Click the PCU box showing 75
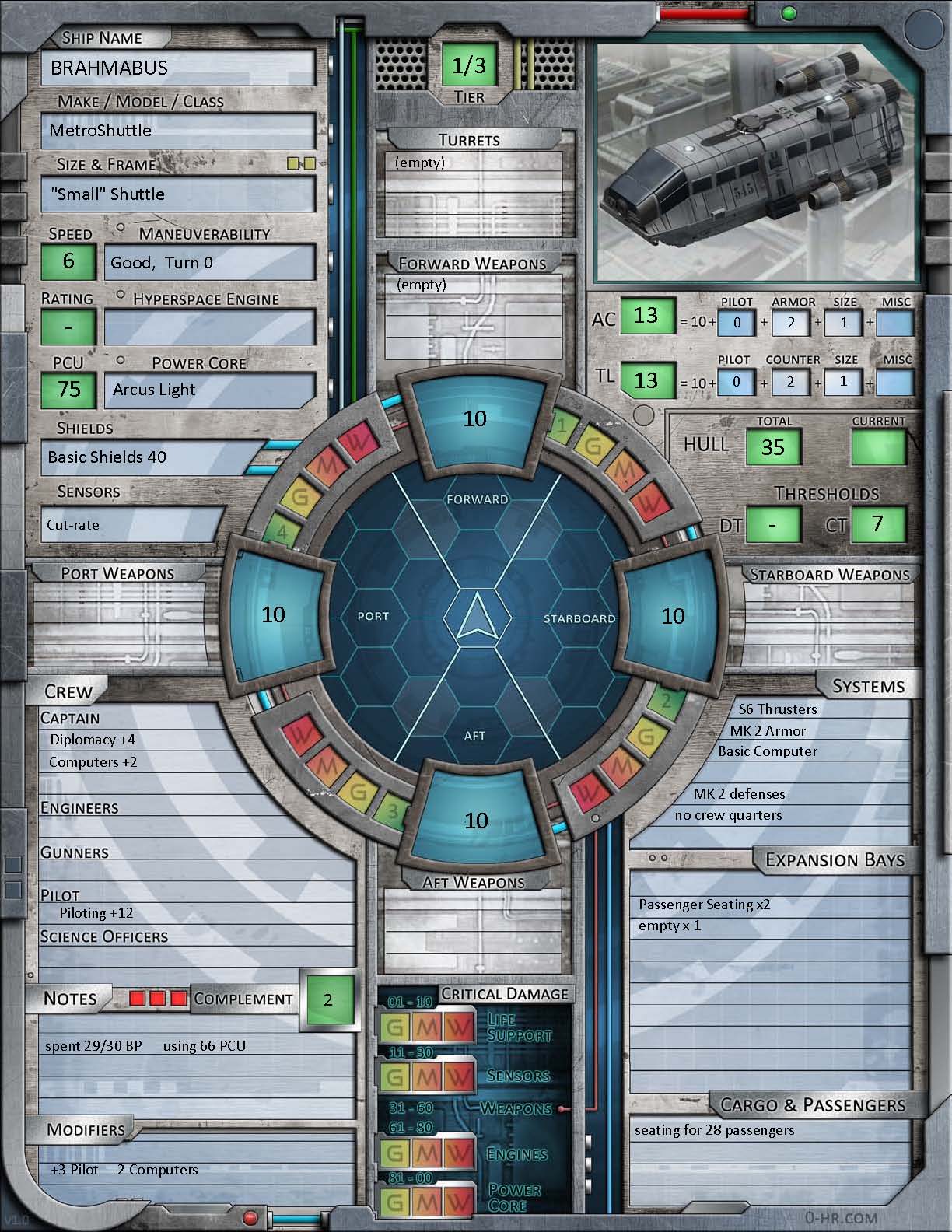 (x=68, y=390)
